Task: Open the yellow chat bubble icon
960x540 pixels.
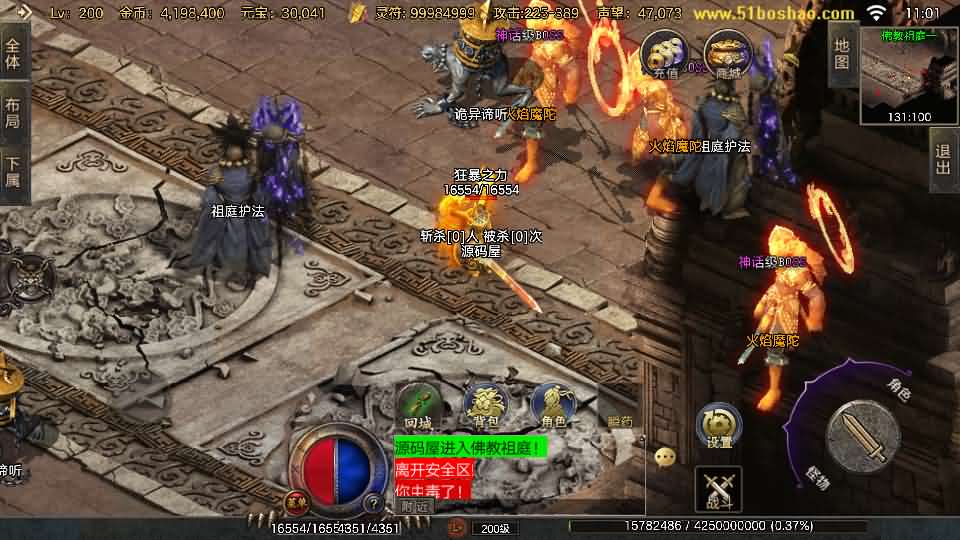Action: click(665, 457)
